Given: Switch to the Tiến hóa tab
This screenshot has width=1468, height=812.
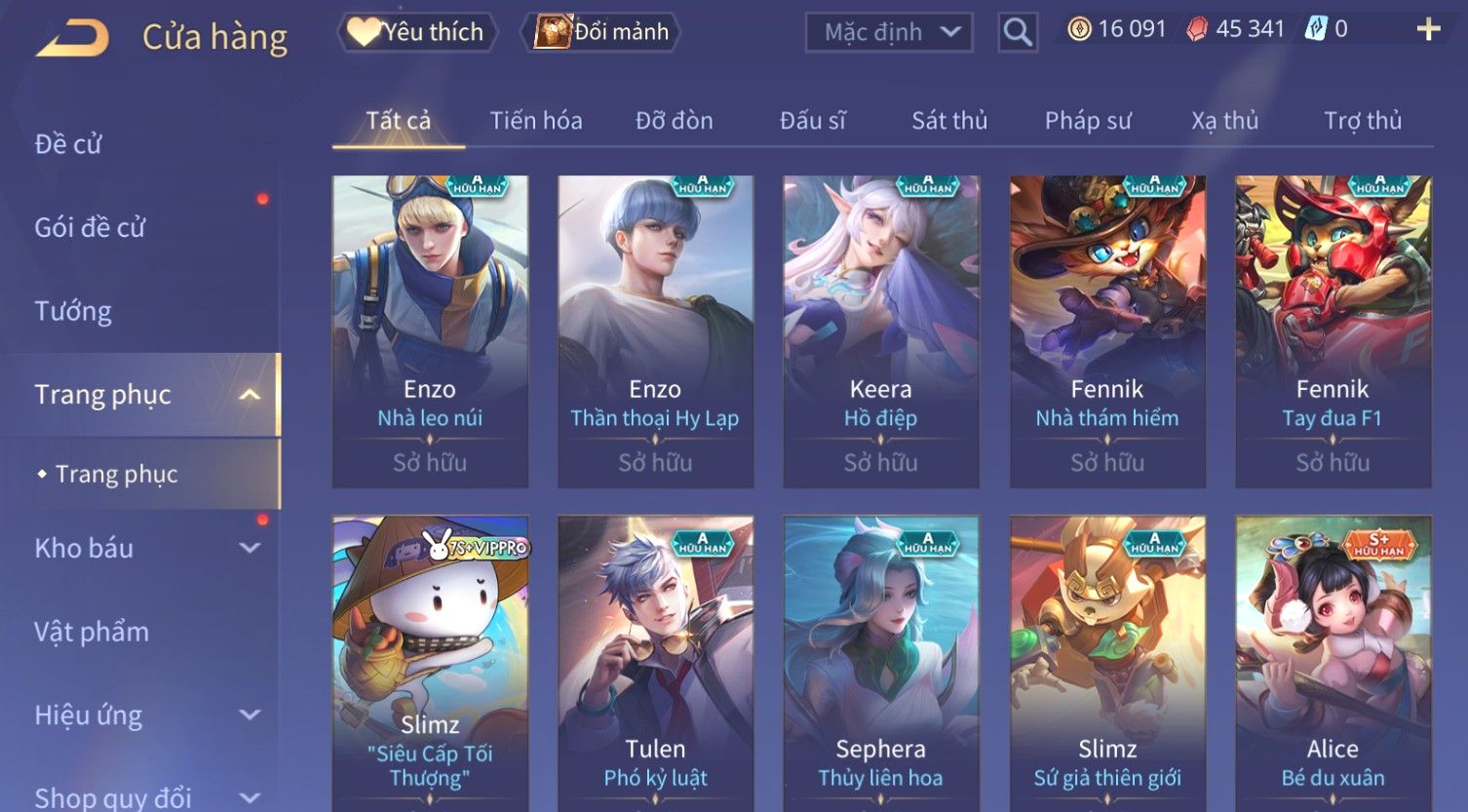Looking at the screenshot, I should (x=536, y=121).
